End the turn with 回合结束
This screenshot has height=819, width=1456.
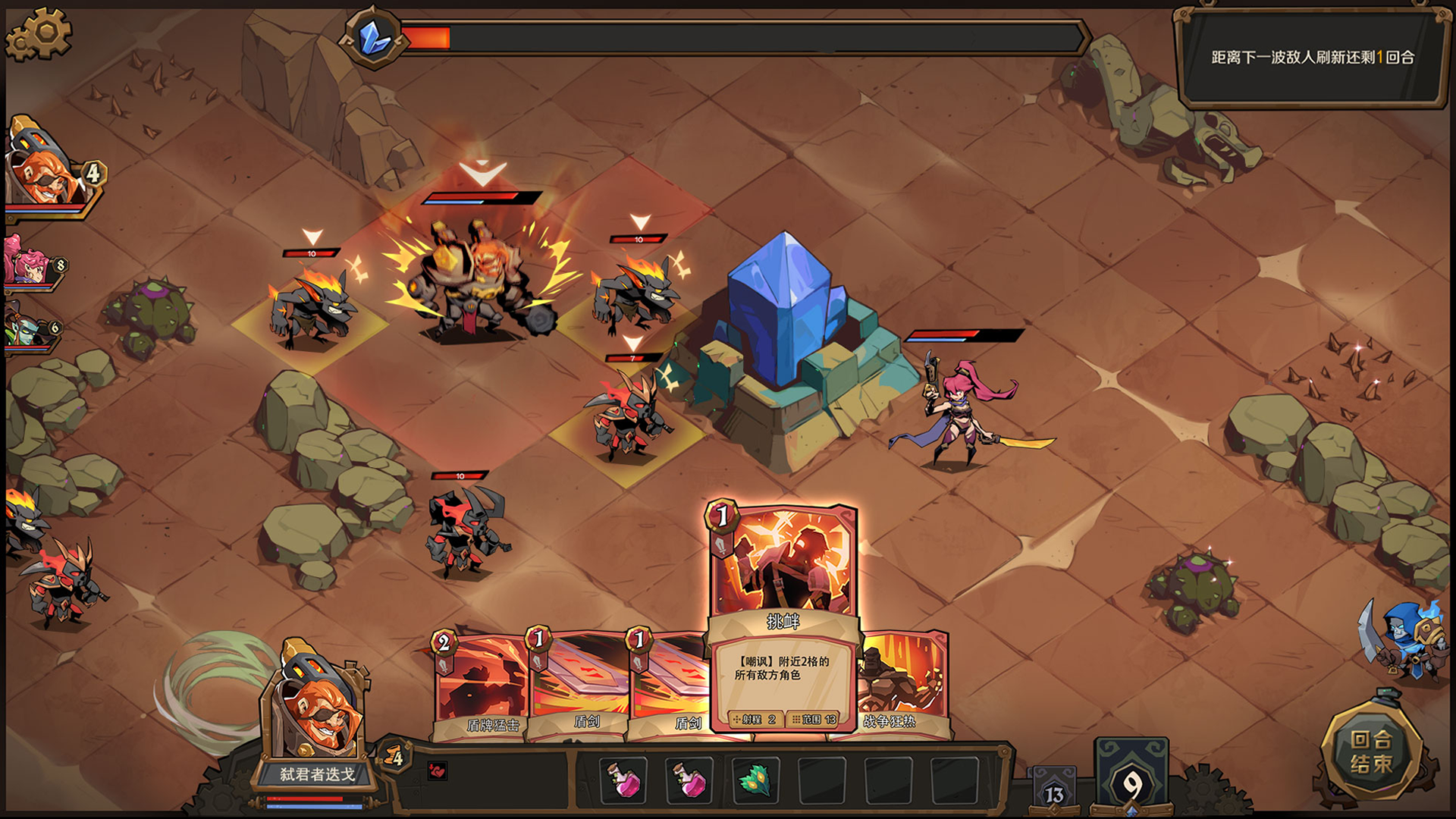[1370, 752]
